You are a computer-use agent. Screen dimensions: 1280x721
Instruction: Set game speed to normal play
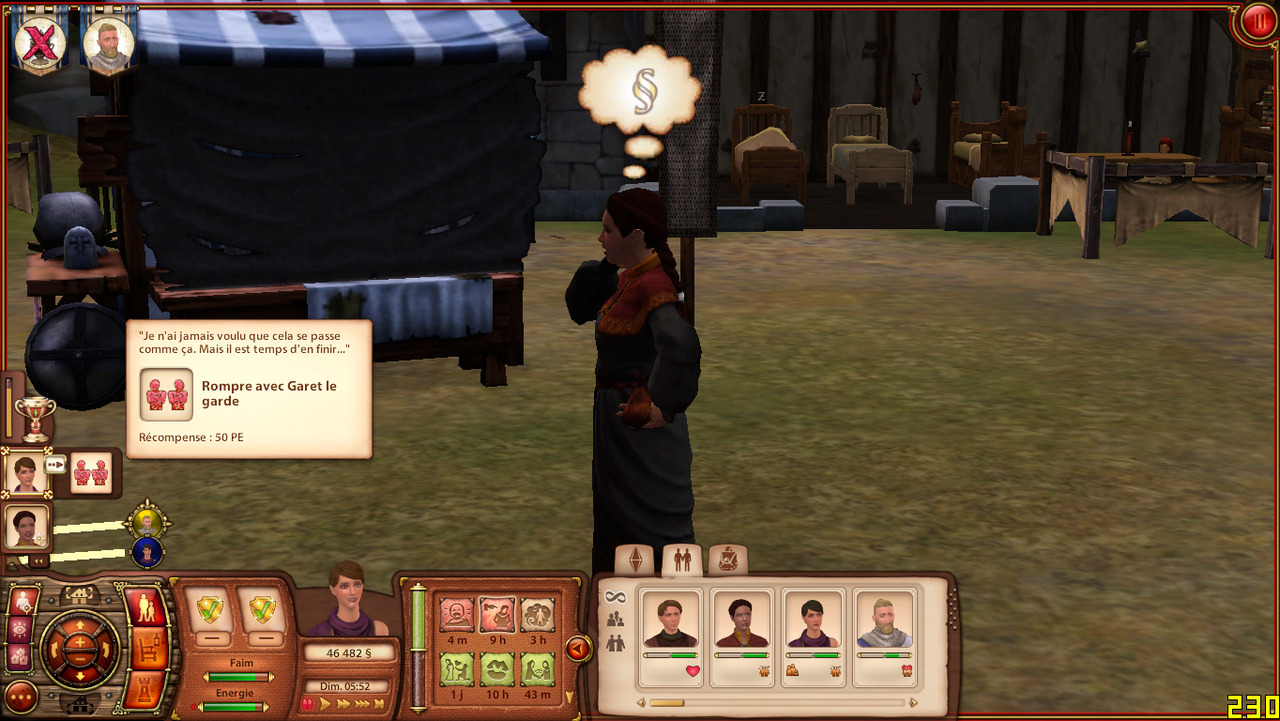pyautogui.click(x=325, y=704)
